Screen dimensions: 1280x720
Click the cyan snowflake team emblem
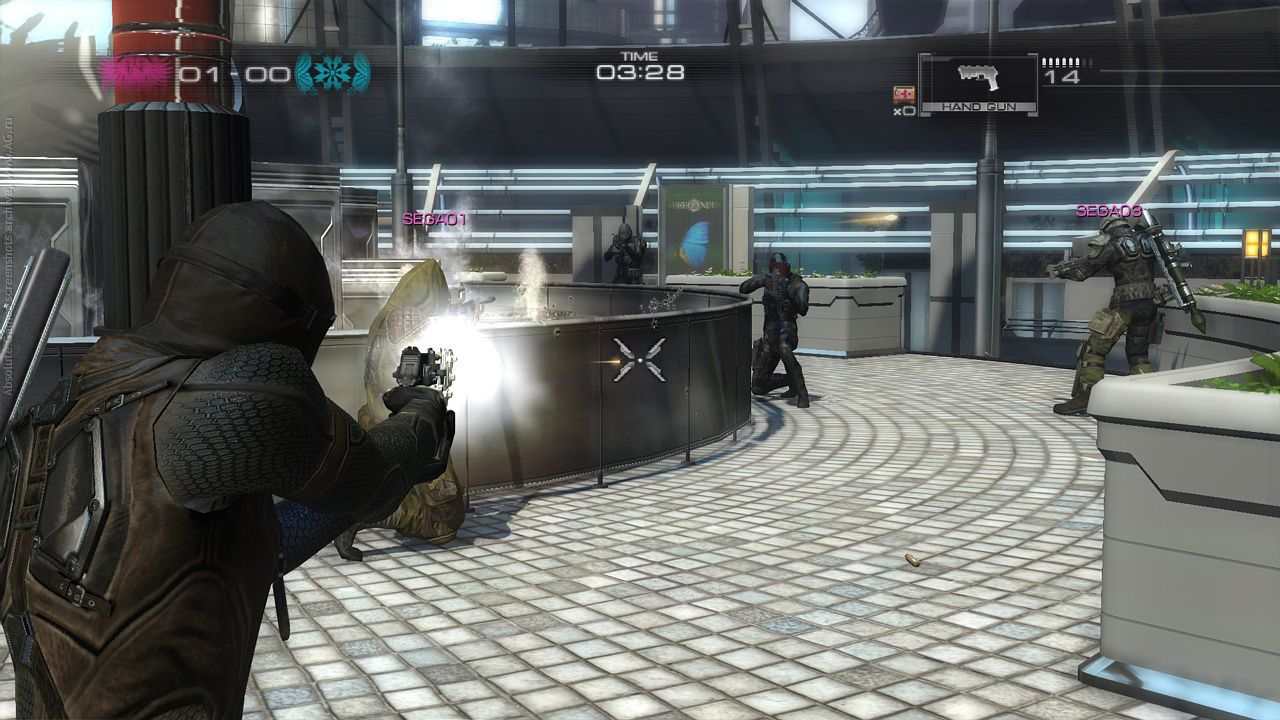tap(333, 73)
